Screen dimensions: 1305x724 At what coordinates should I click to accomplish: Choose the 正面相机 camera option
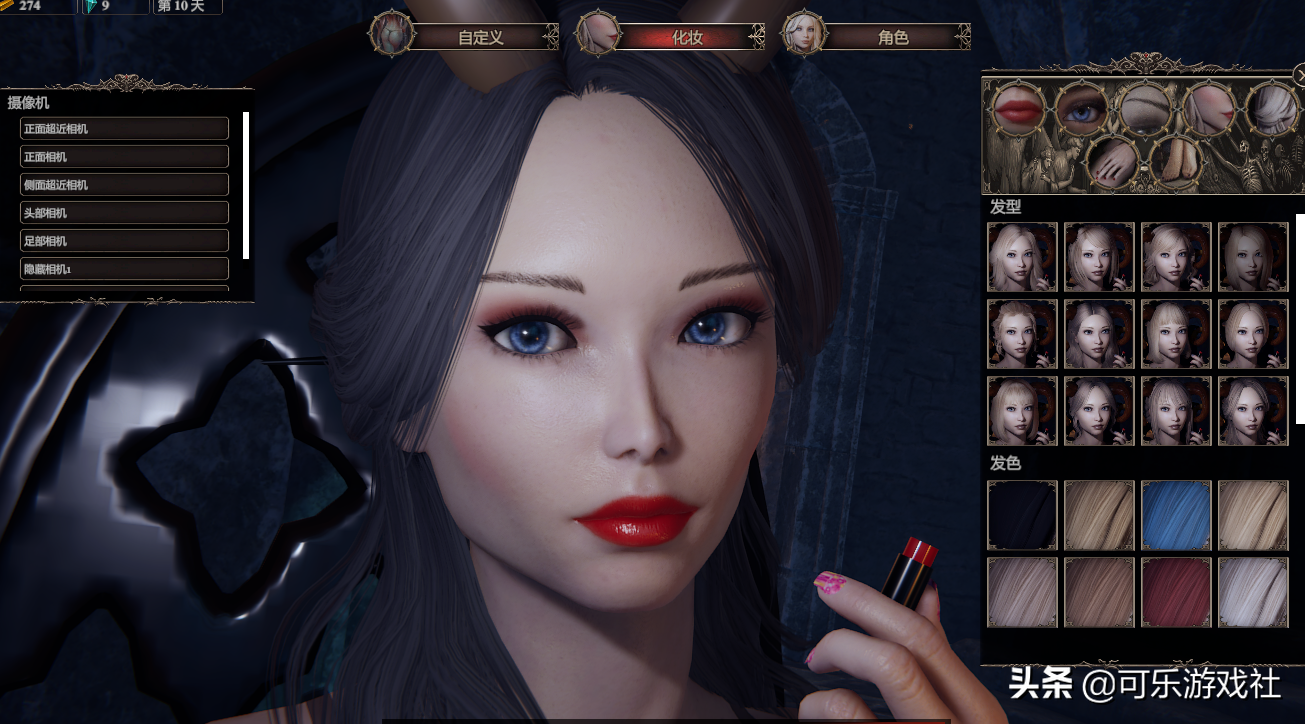click(x=124, y=157)
